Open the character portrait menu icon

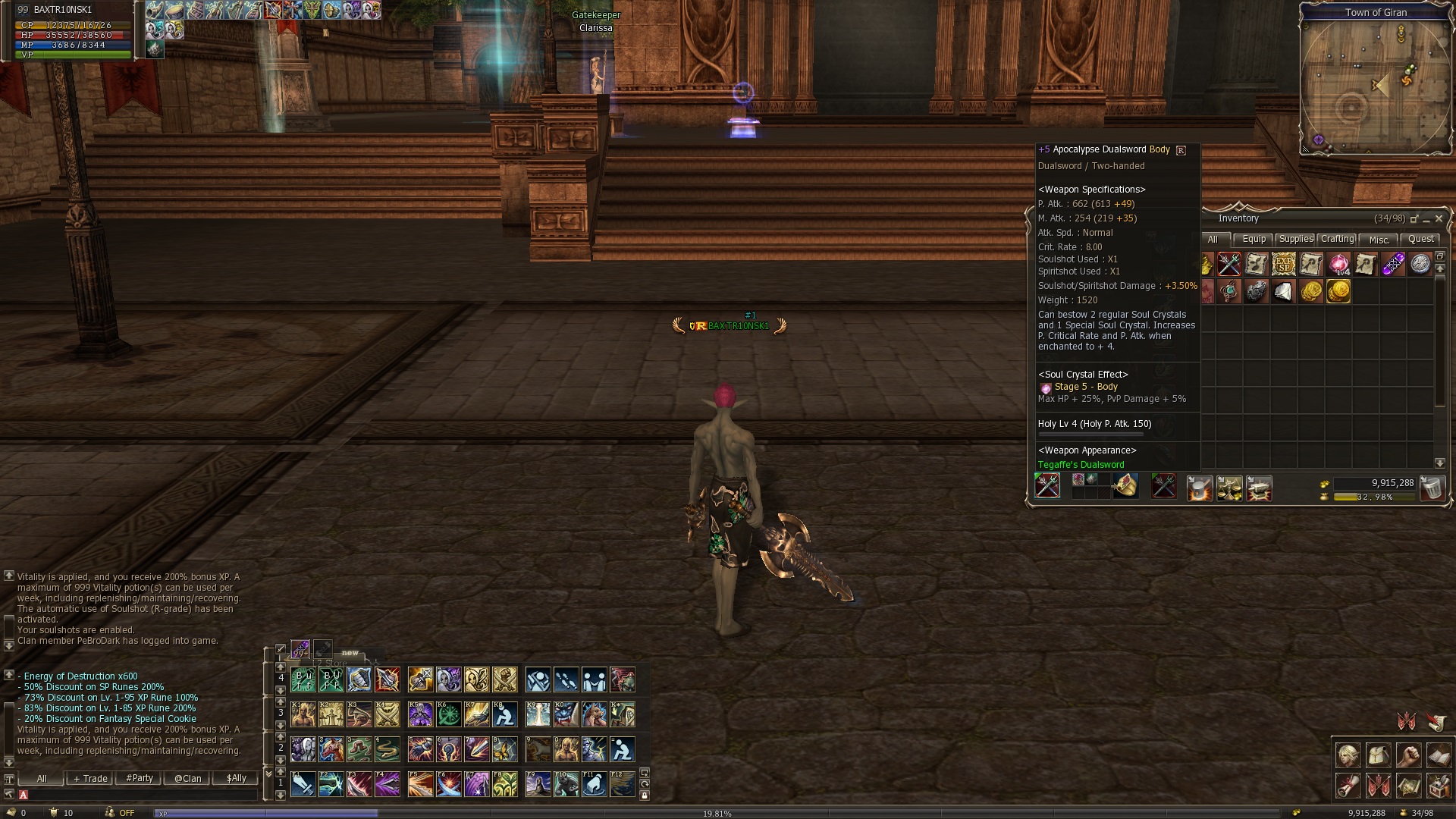click(1348, 756)
